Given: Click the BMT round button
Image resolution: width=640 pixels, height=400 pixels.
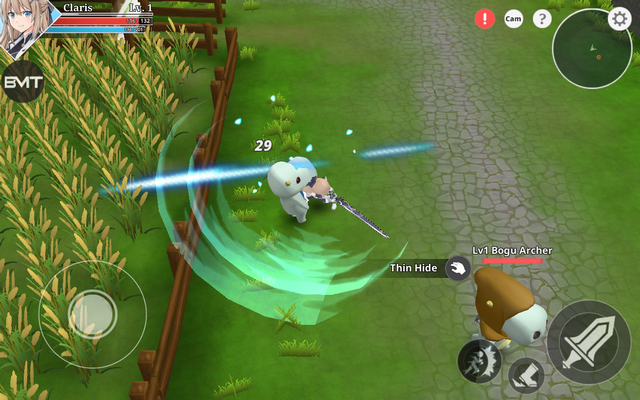Looking at the screenshot, I should click(21, 82).
